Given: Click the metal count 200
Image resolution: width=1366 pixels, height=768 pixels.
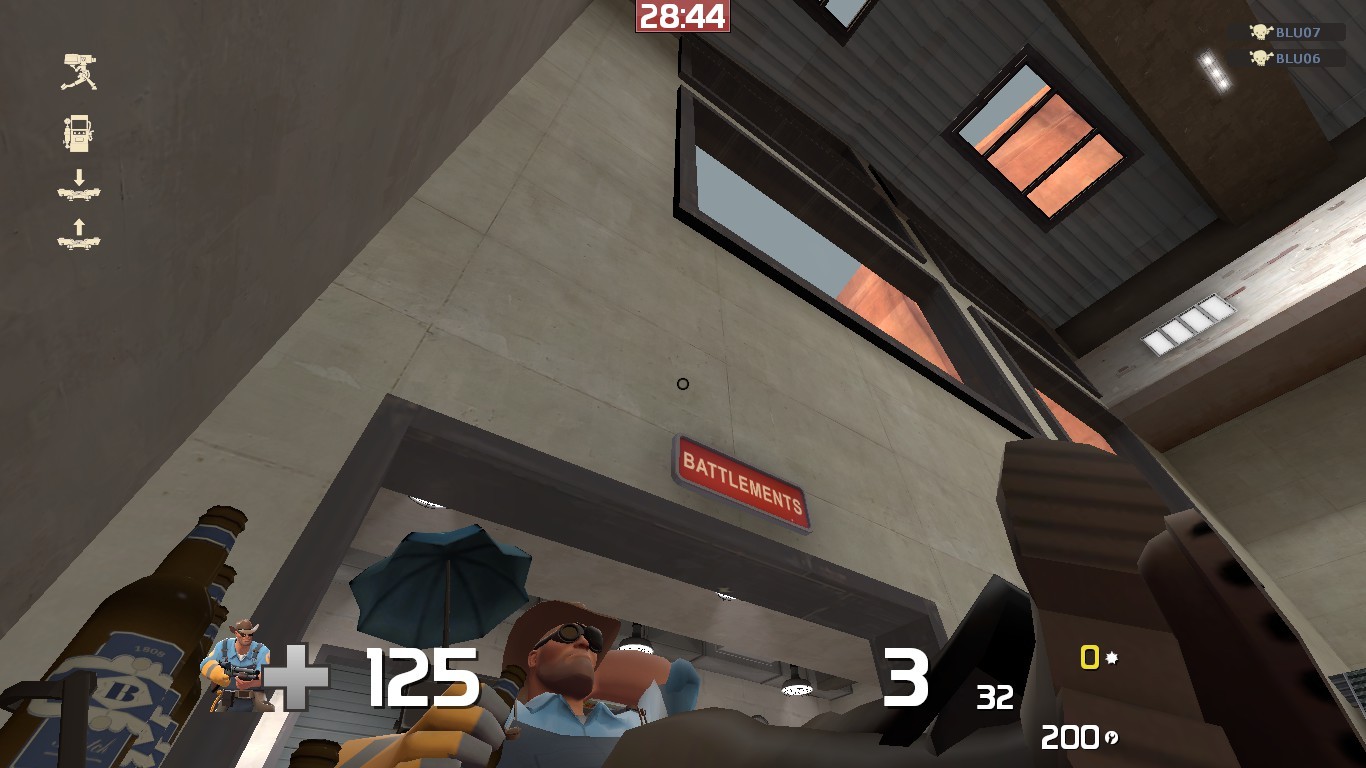Looking at the screenshot, I should point(1072,737).
